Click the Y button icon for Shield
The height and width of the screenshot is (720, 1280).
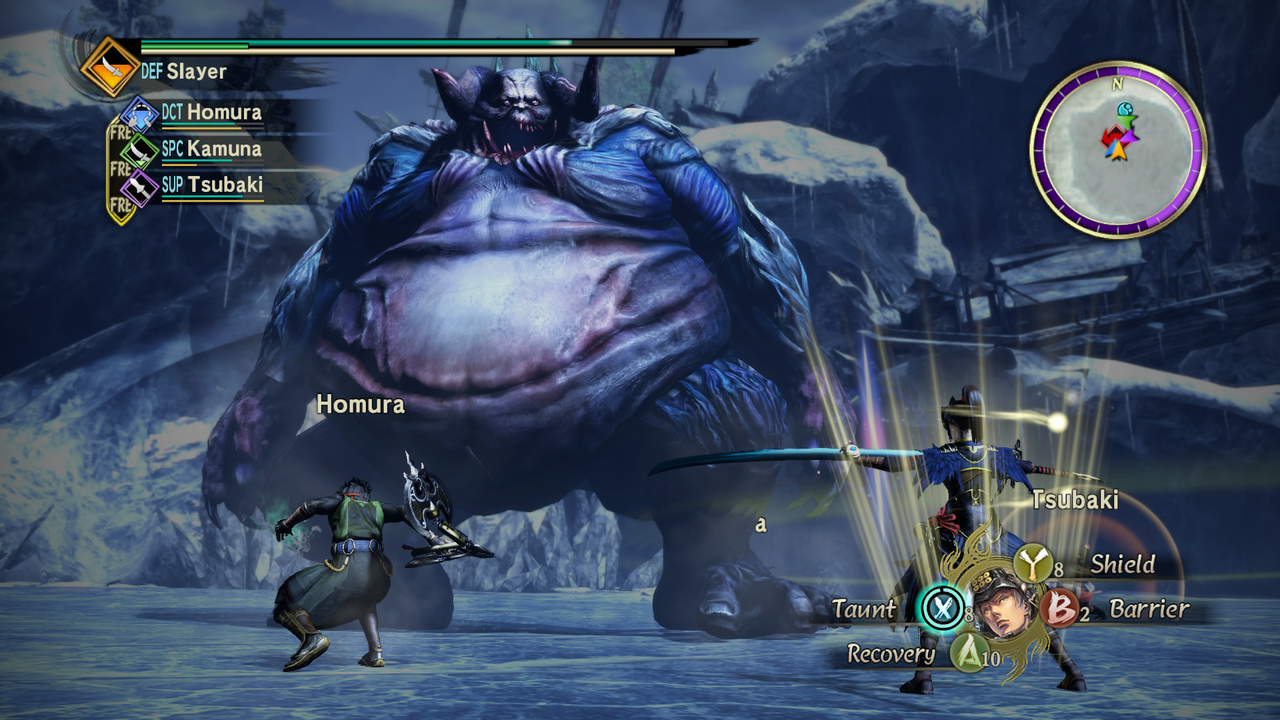pyautogui.click(x=1033, y=563)
